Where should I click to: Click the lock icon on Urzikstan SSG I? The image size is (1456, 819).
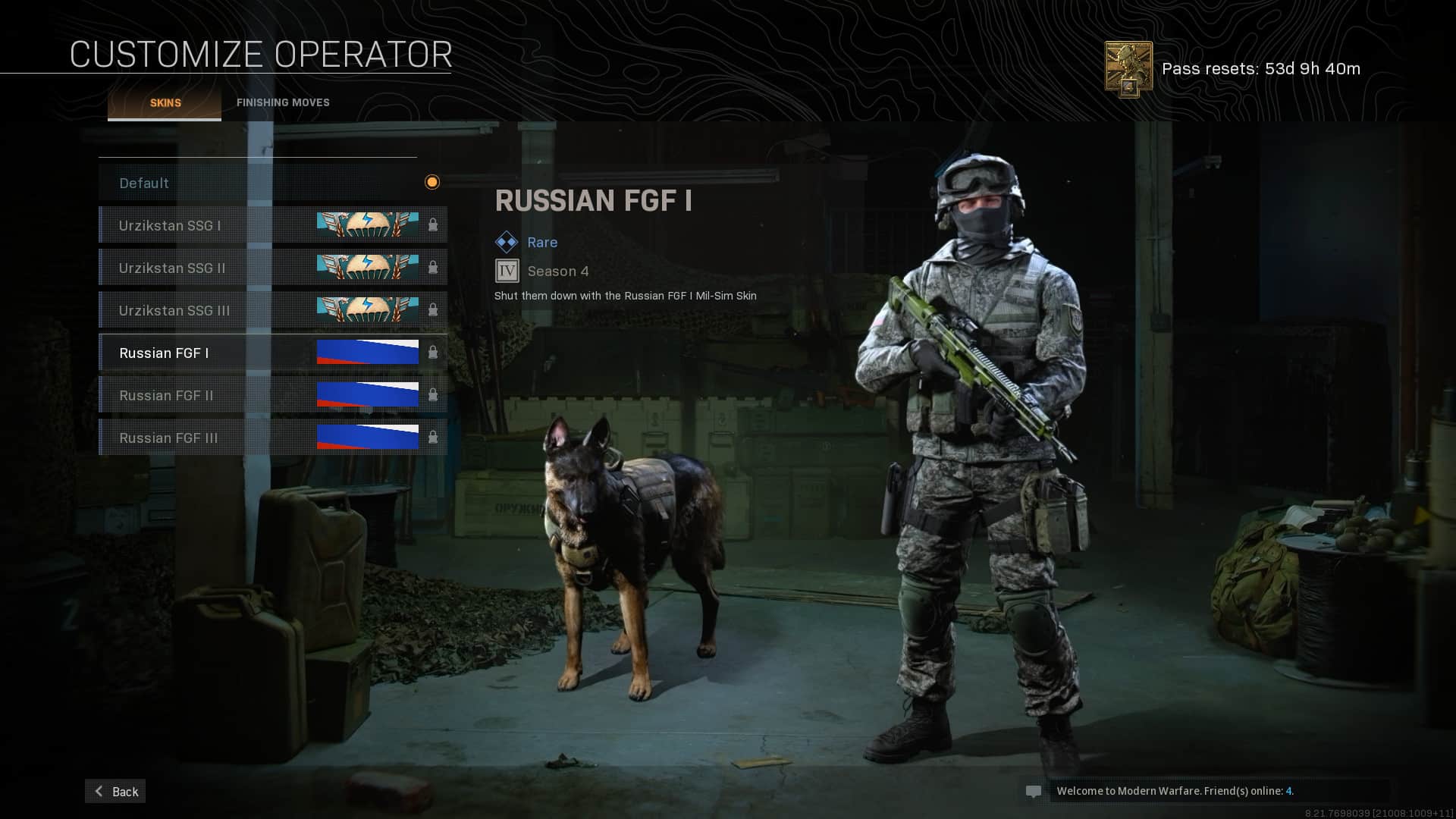coord(434,224)
